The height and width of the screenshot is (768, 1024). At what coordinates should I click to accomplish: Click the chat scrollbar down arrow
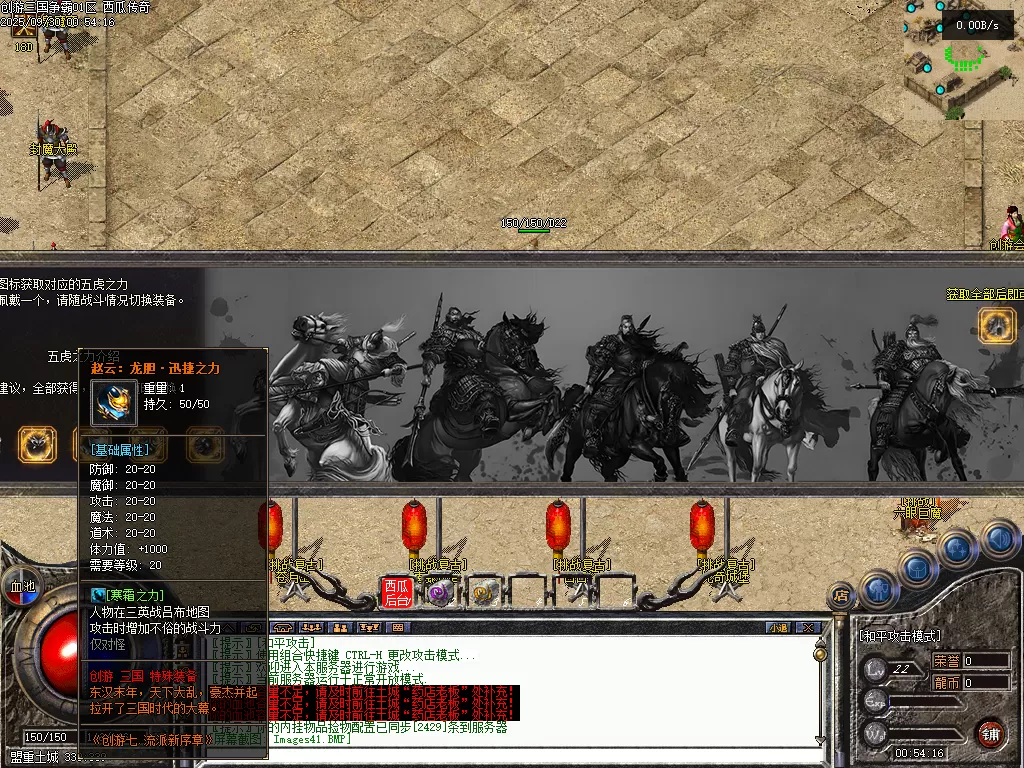821,741
